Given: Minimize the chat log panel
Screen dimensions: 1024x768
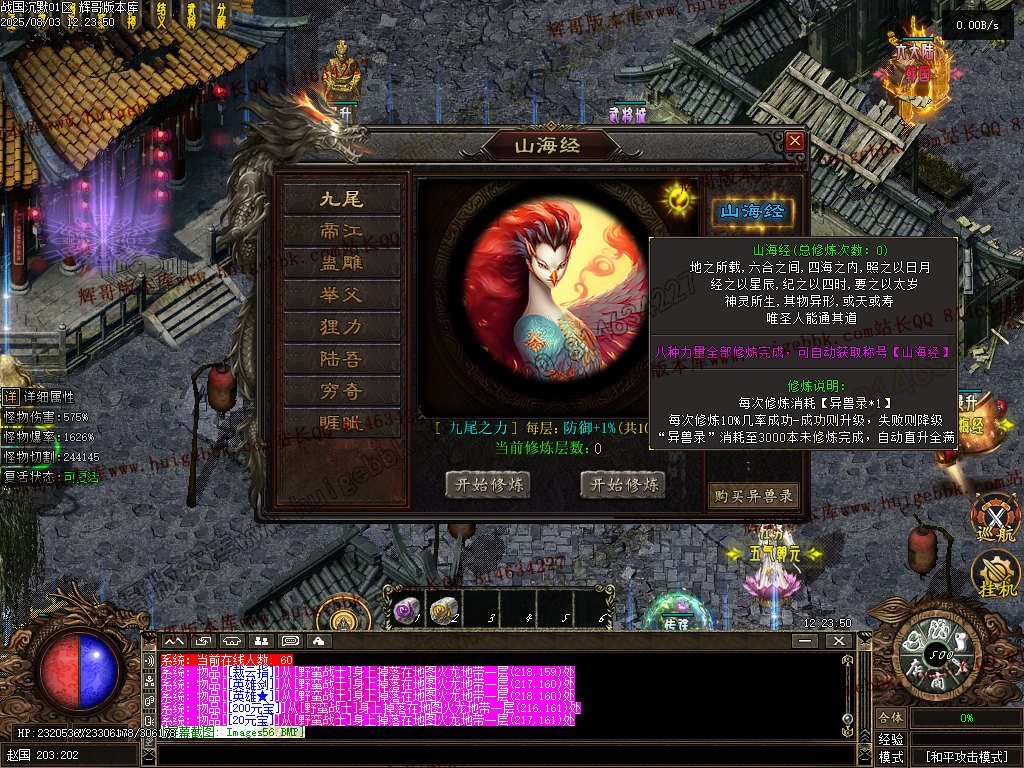Looking at the screenshot, I should 806,640.
